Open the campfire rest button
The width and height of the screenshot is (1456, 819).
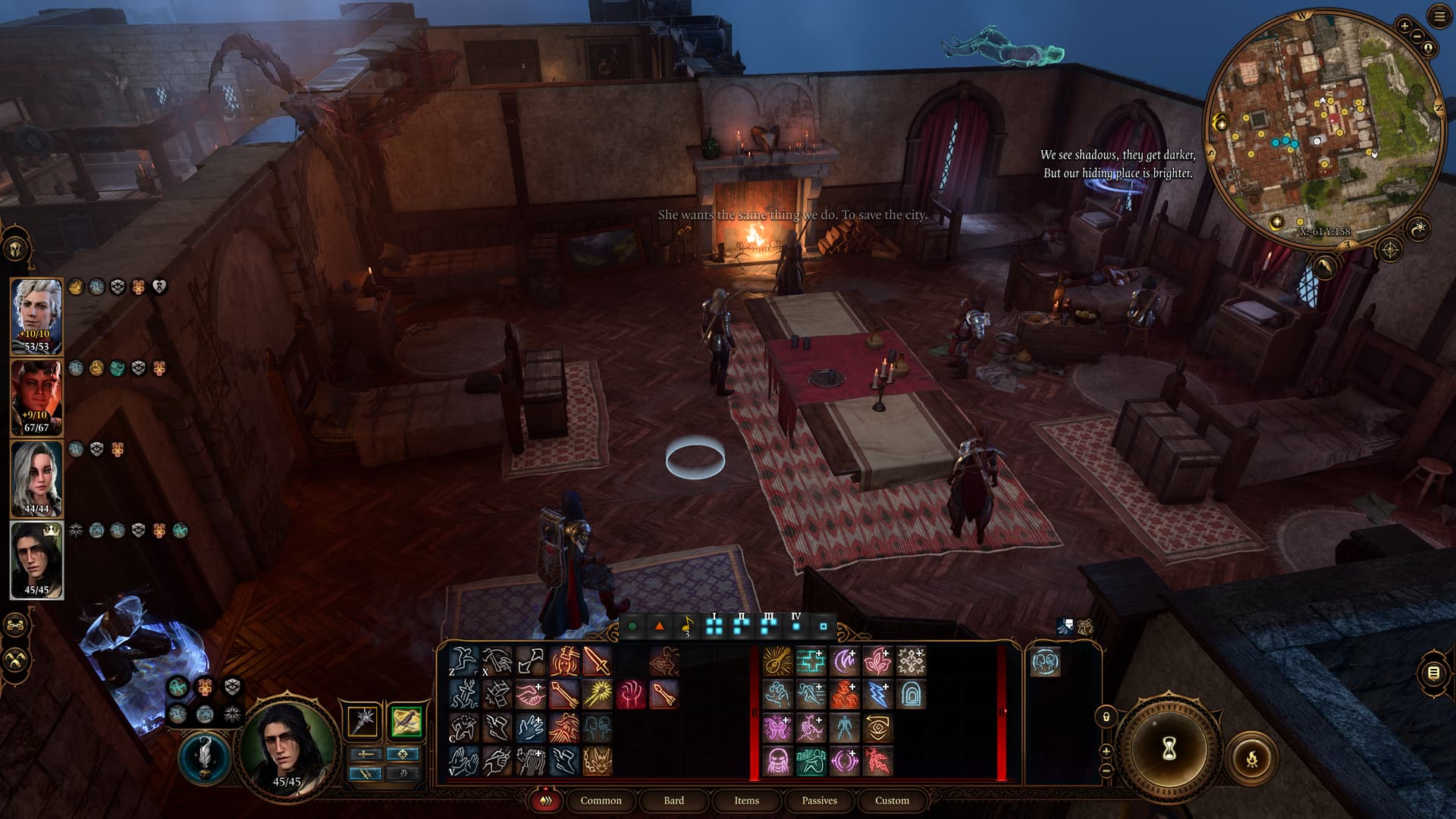click(1251, 758)
